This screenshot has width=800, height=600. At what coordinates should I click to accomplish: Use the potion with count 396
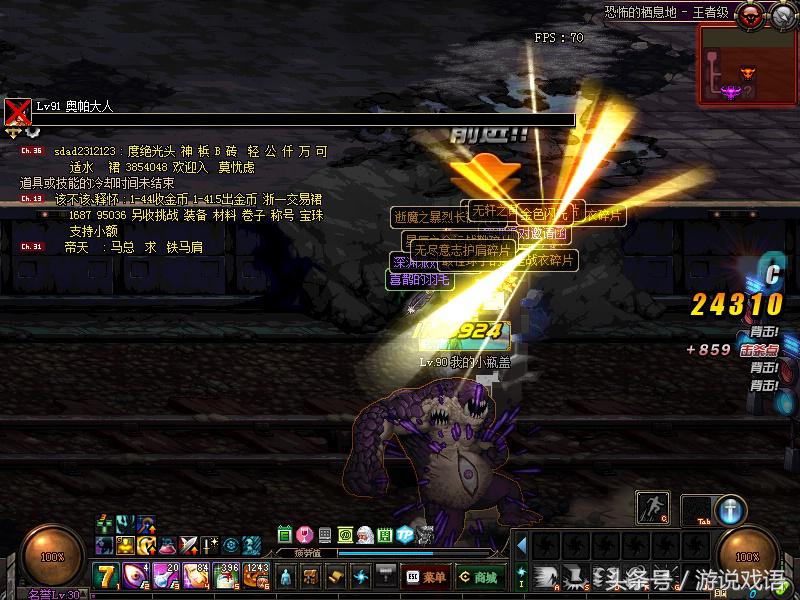pos(226,576)
